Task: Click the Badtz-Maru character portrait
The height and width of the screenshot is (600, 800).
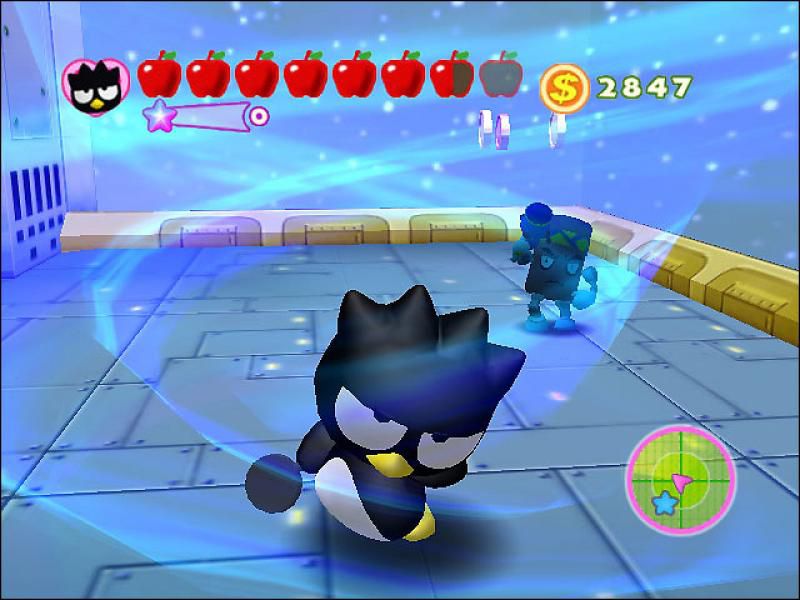Action: pyautogui.click(x=94, y=84)
